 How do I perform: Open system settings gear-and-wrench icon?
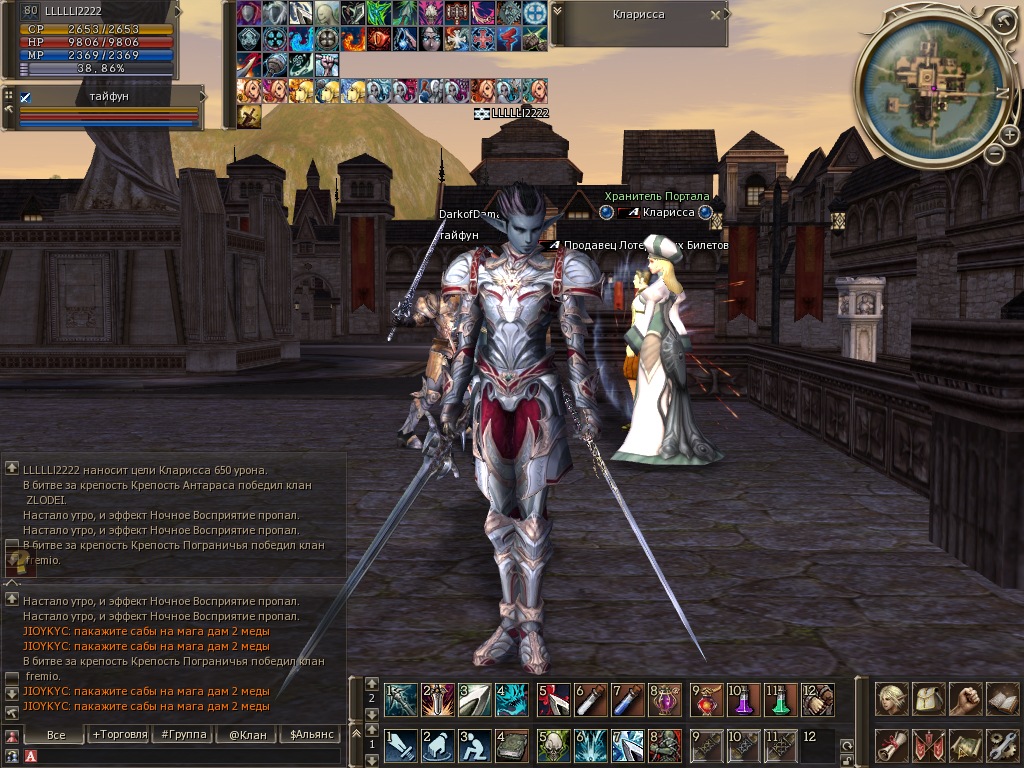(1002, 745)
